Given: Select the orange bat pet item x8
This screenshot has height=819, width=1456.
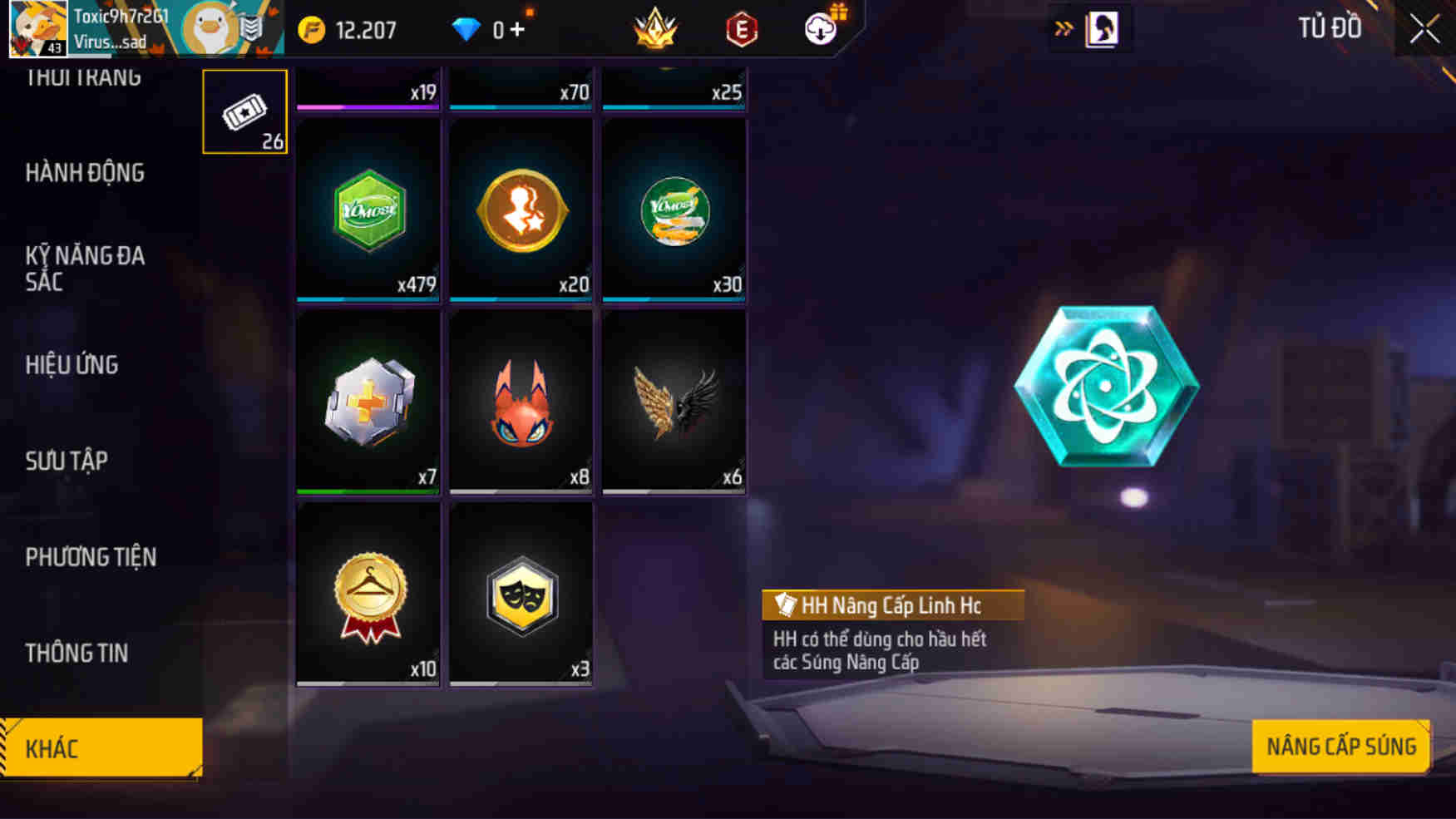Looking at the screenshot, I should pyautogui.click(x=520, y=402).
